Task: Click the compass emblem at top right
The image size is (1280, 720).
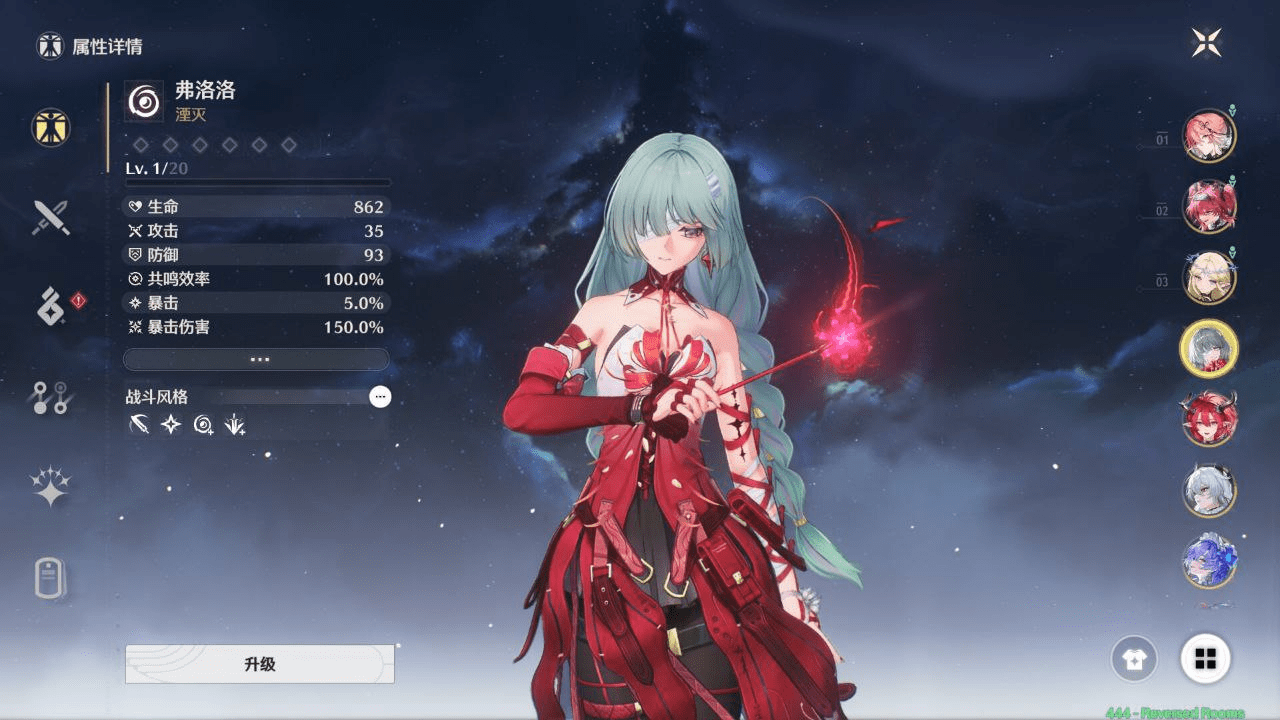Action: [1208, 42]
